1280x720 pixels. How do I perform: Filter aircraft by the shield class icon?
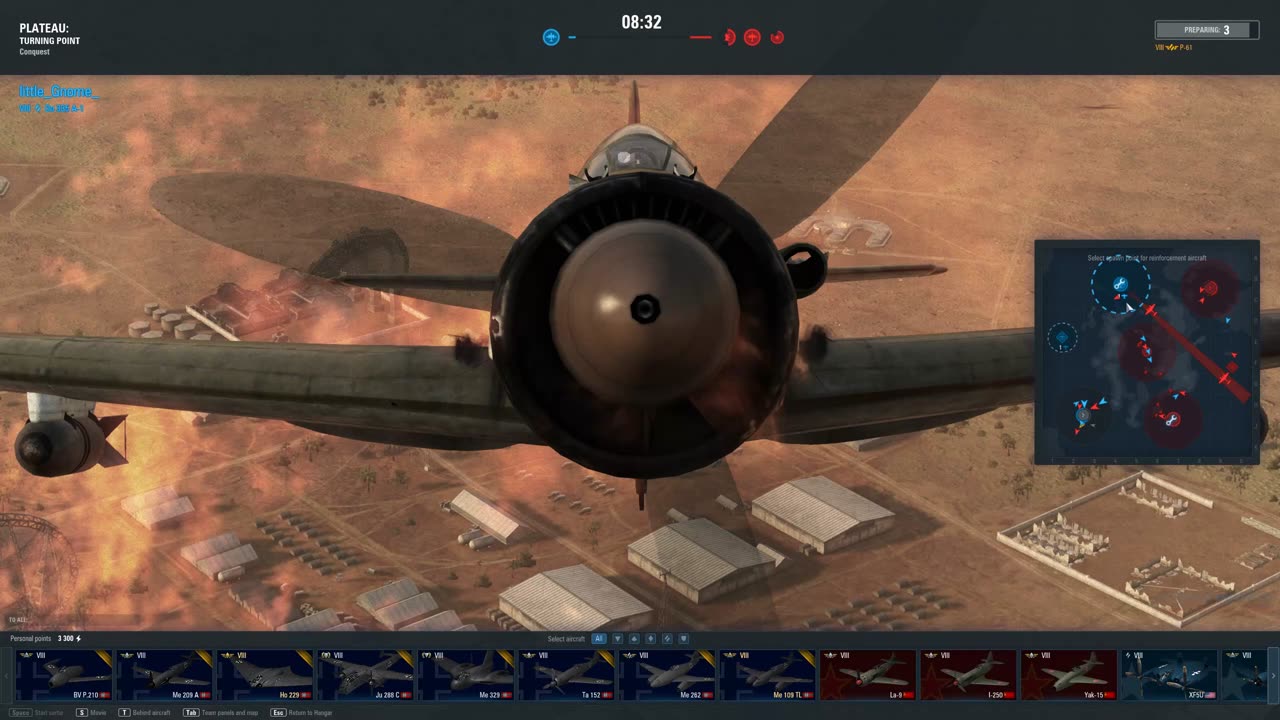tap(684, 639)
